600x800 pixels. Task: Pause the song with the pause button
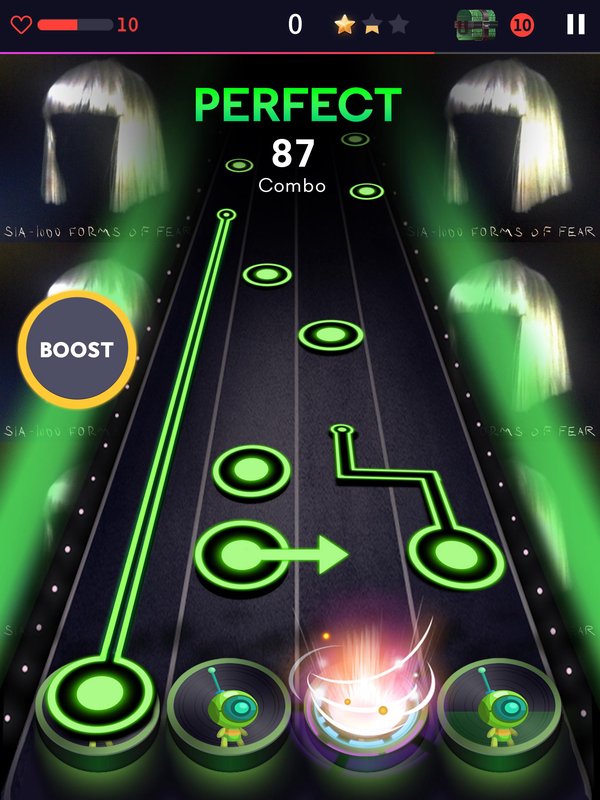[x=575, y=25]
